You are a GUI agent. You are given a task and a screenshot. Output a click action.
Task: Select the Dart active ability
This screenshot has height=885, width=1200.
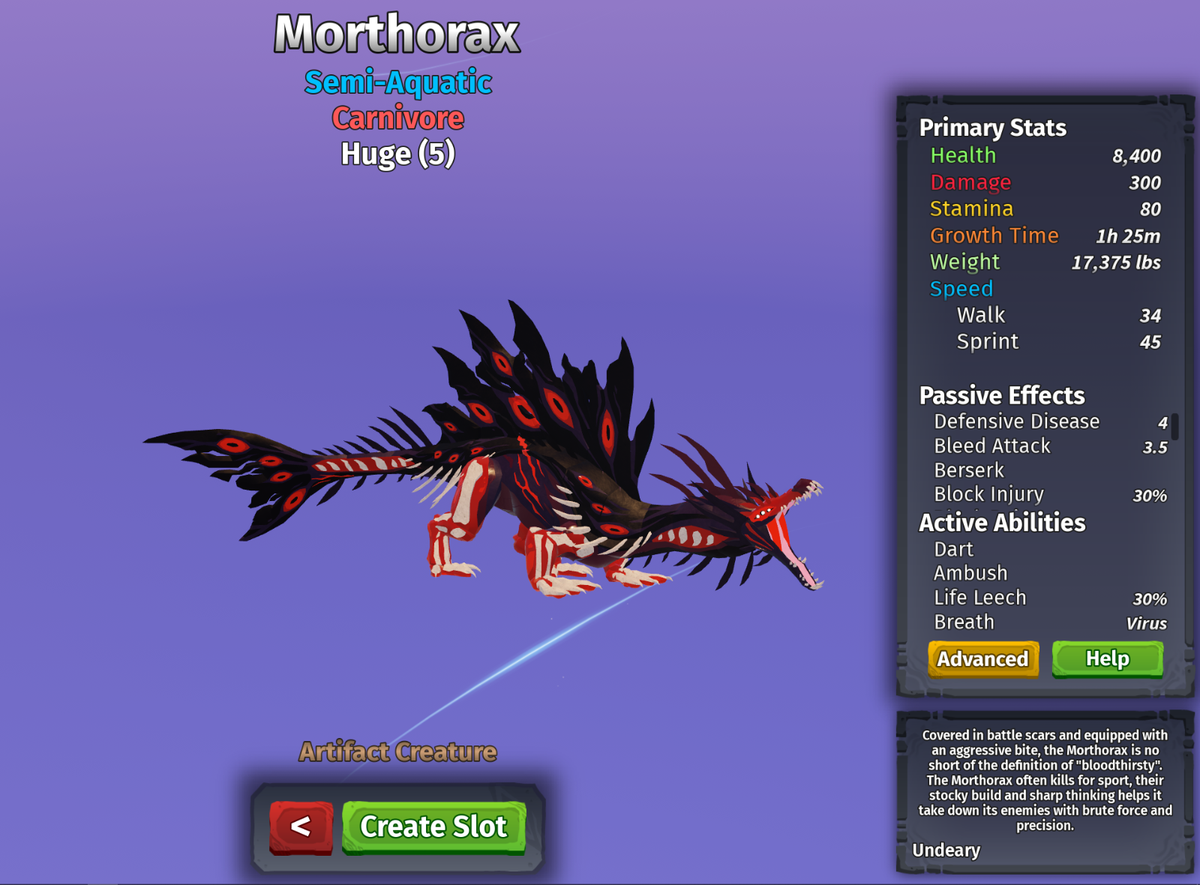[x=953, y=549]
